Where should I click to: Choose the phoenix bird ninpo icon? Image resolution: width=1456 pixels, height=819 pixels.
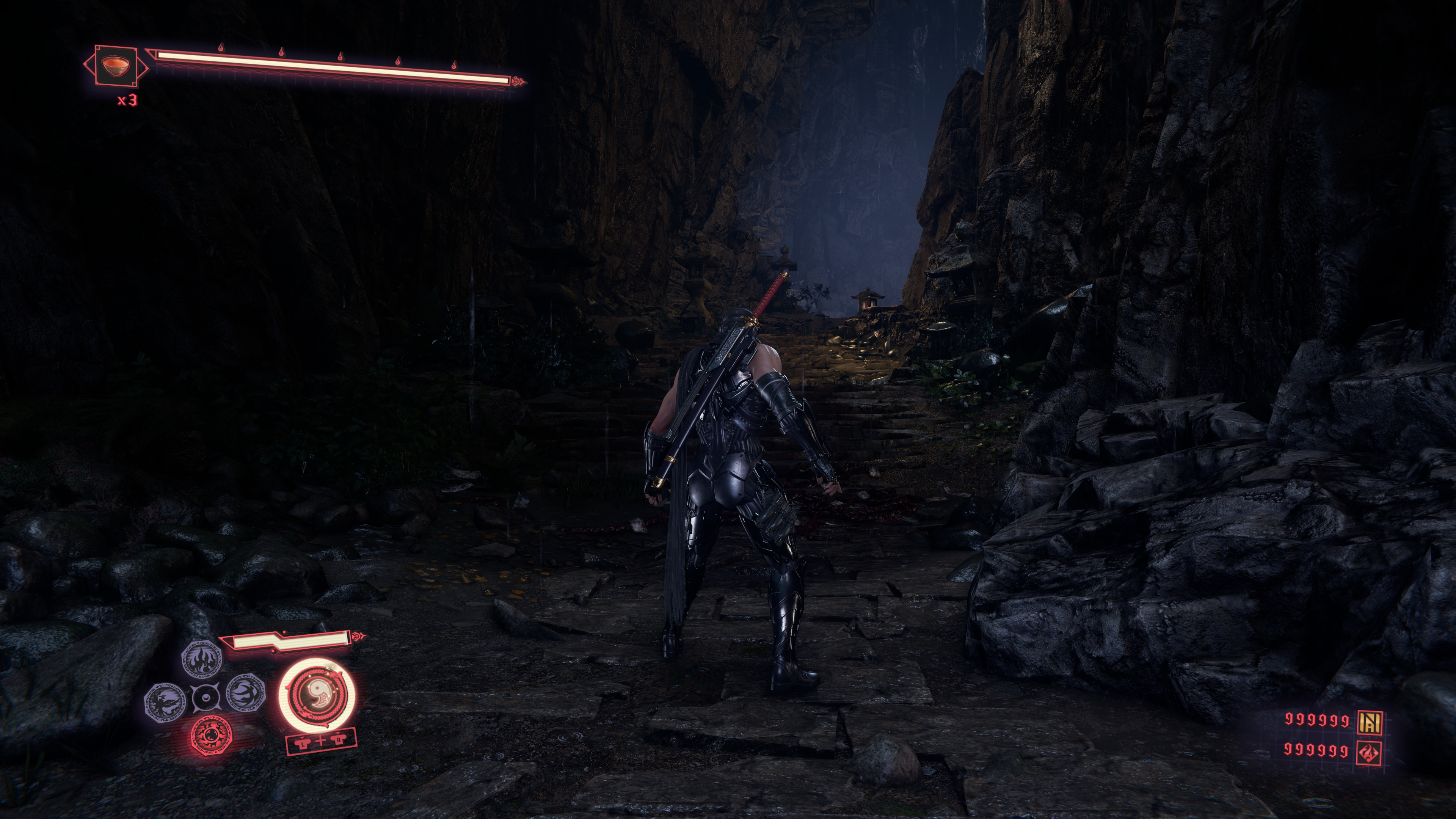[x=165, y=701]
